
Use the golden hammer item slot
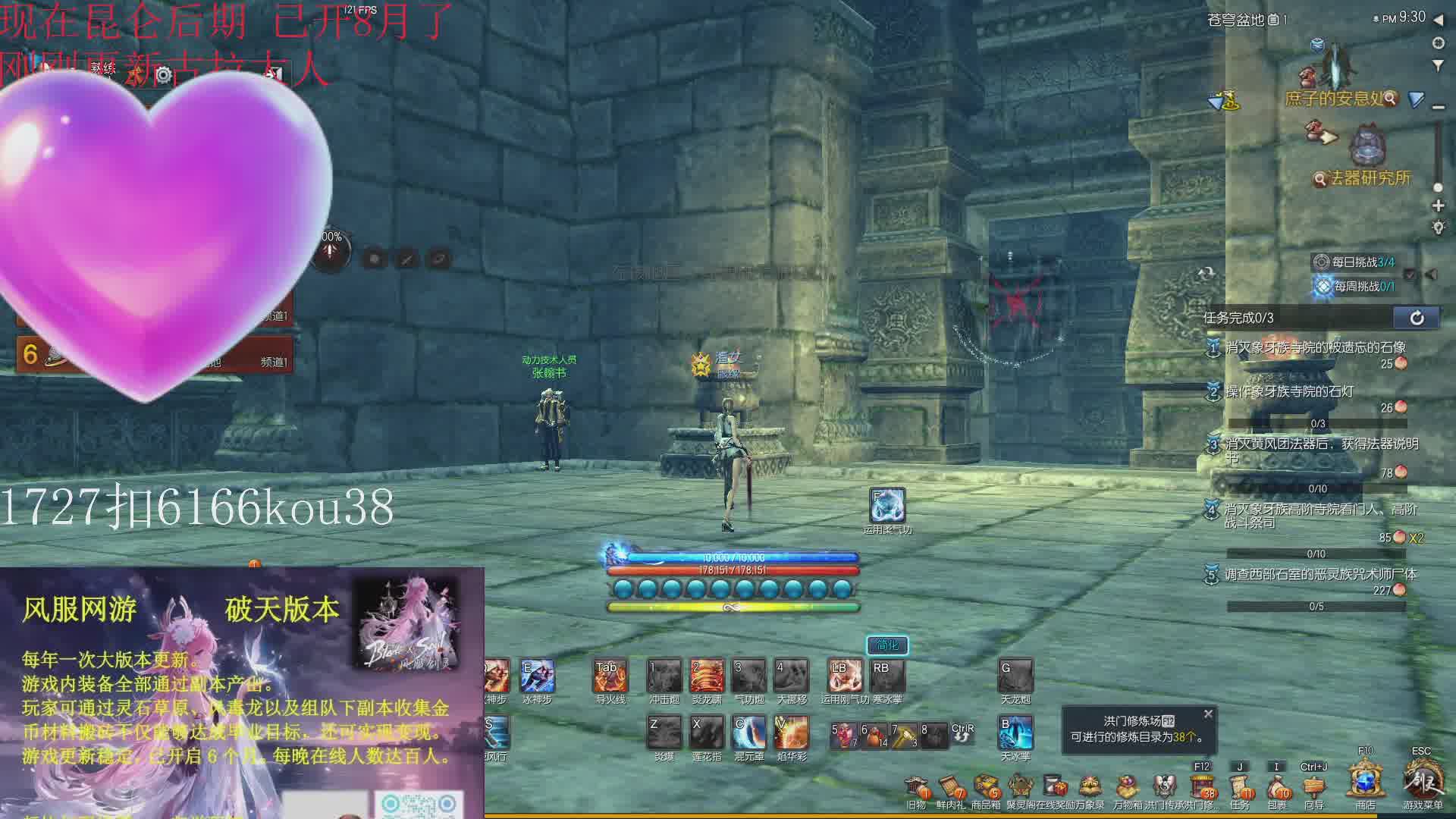(903, 734)
